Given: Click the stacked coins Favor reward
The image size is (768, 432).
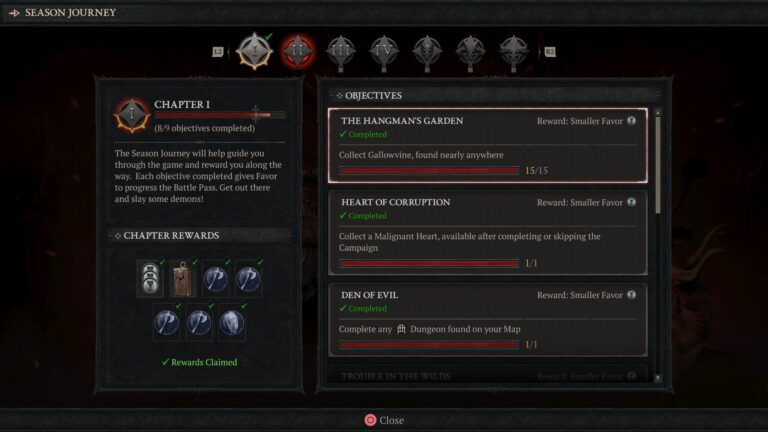Looking at the screenshot, I should (x=150, y=281).
